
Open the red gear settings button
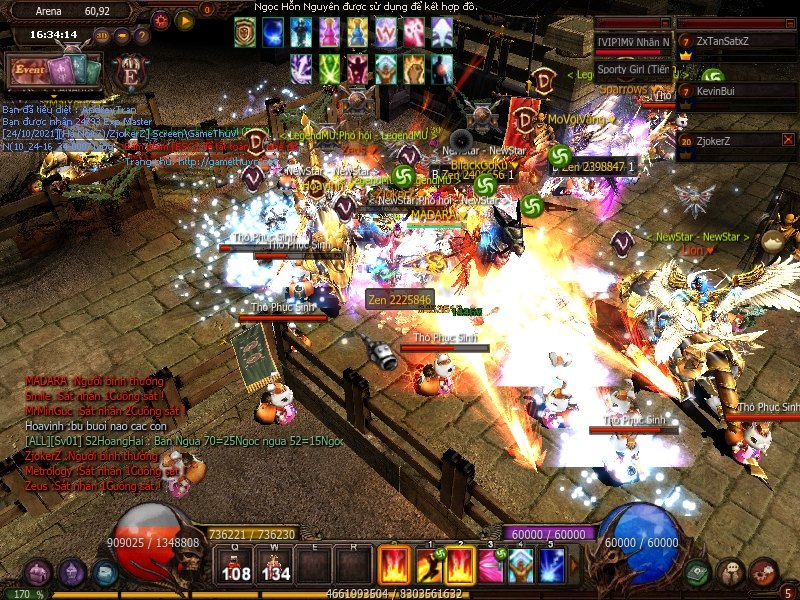[x=162, y=19]
